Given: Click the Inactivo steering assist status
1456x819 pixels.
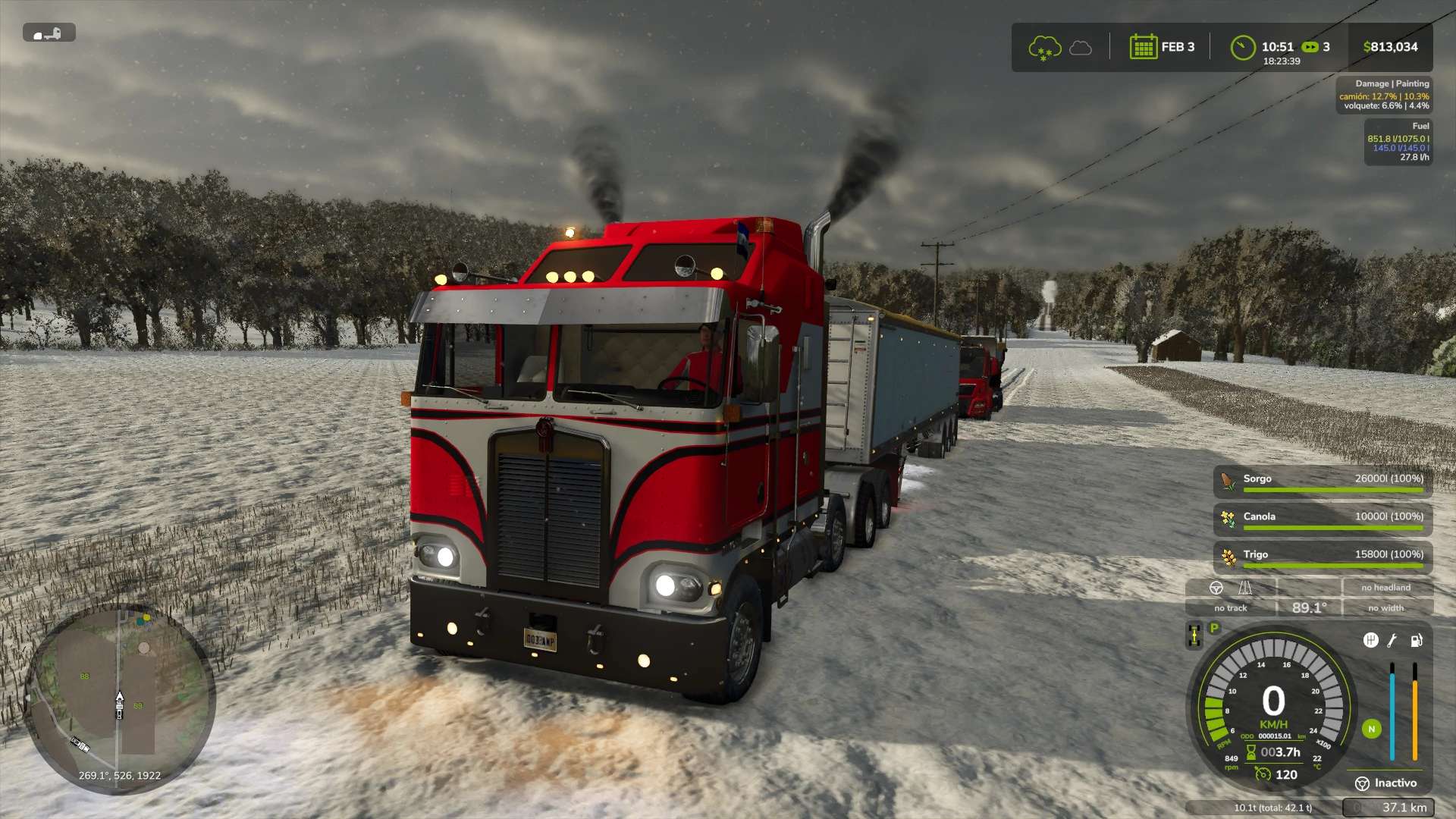Looking at the screenshot, I should click(1386, 783).
